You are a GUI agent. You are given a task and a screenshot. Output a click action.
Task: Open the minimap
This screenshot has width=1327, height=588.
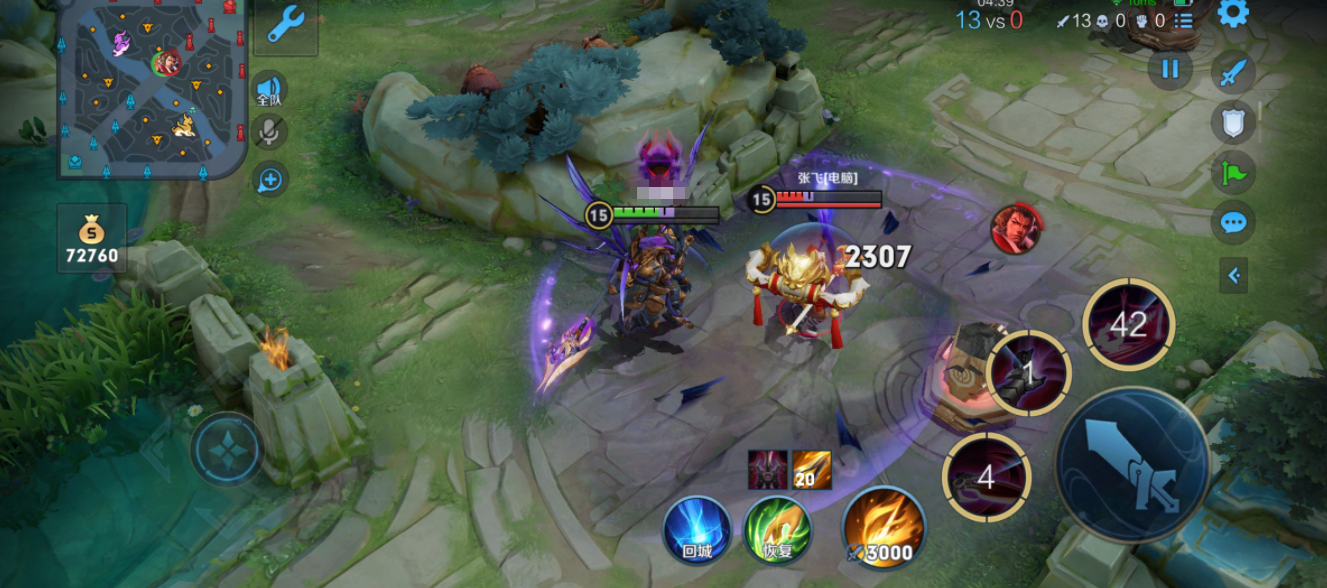coord(150,88)
